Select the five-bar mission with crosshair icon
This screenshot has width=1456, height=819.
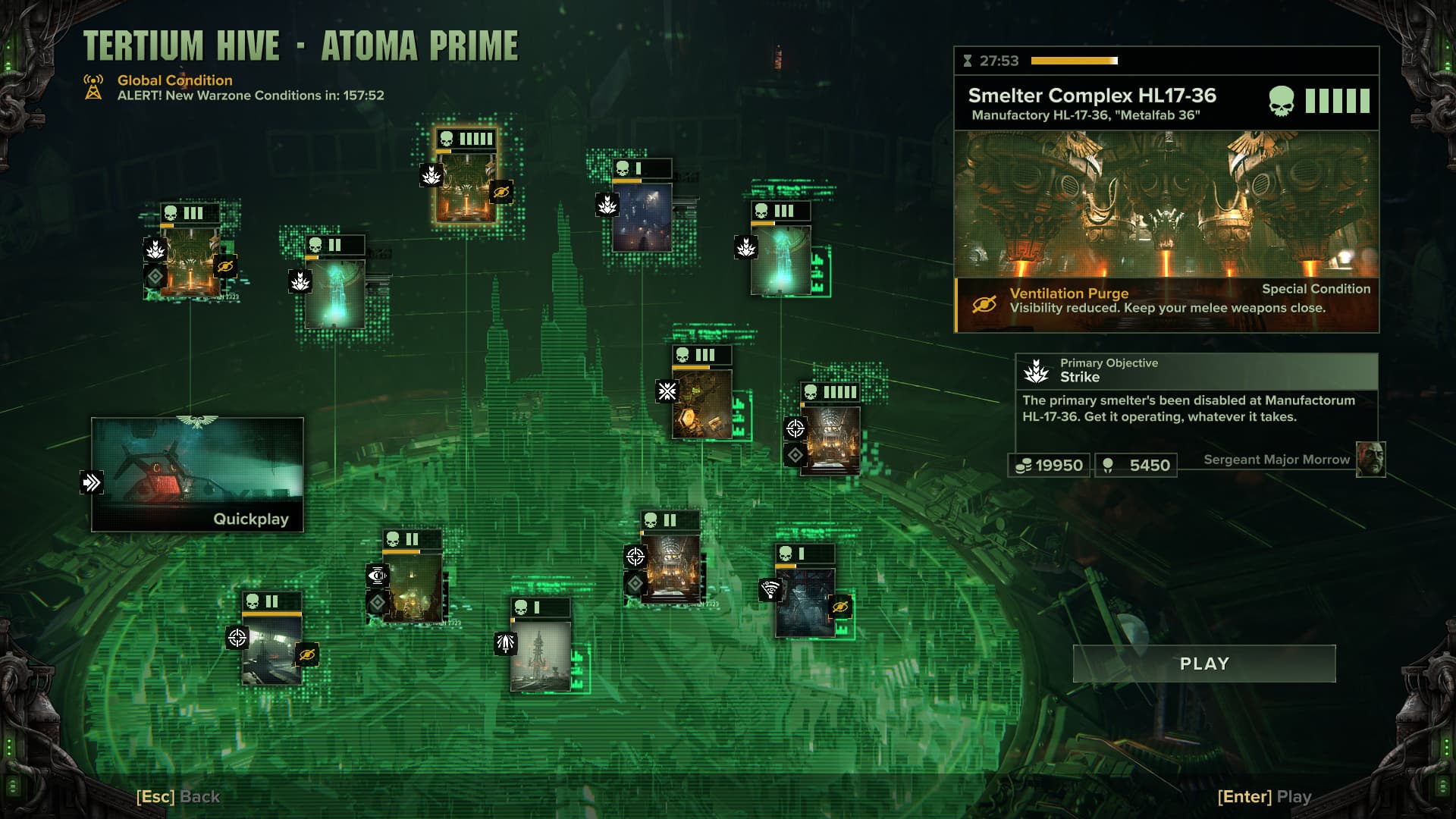(x=830, y=440)
